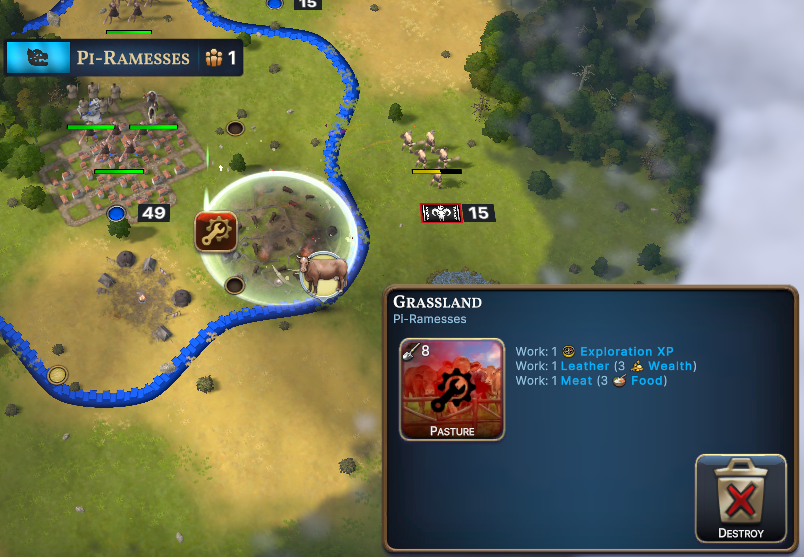Open the Leather resource link
This screenshot has height=557, width=804.
(x=585, y=366)
